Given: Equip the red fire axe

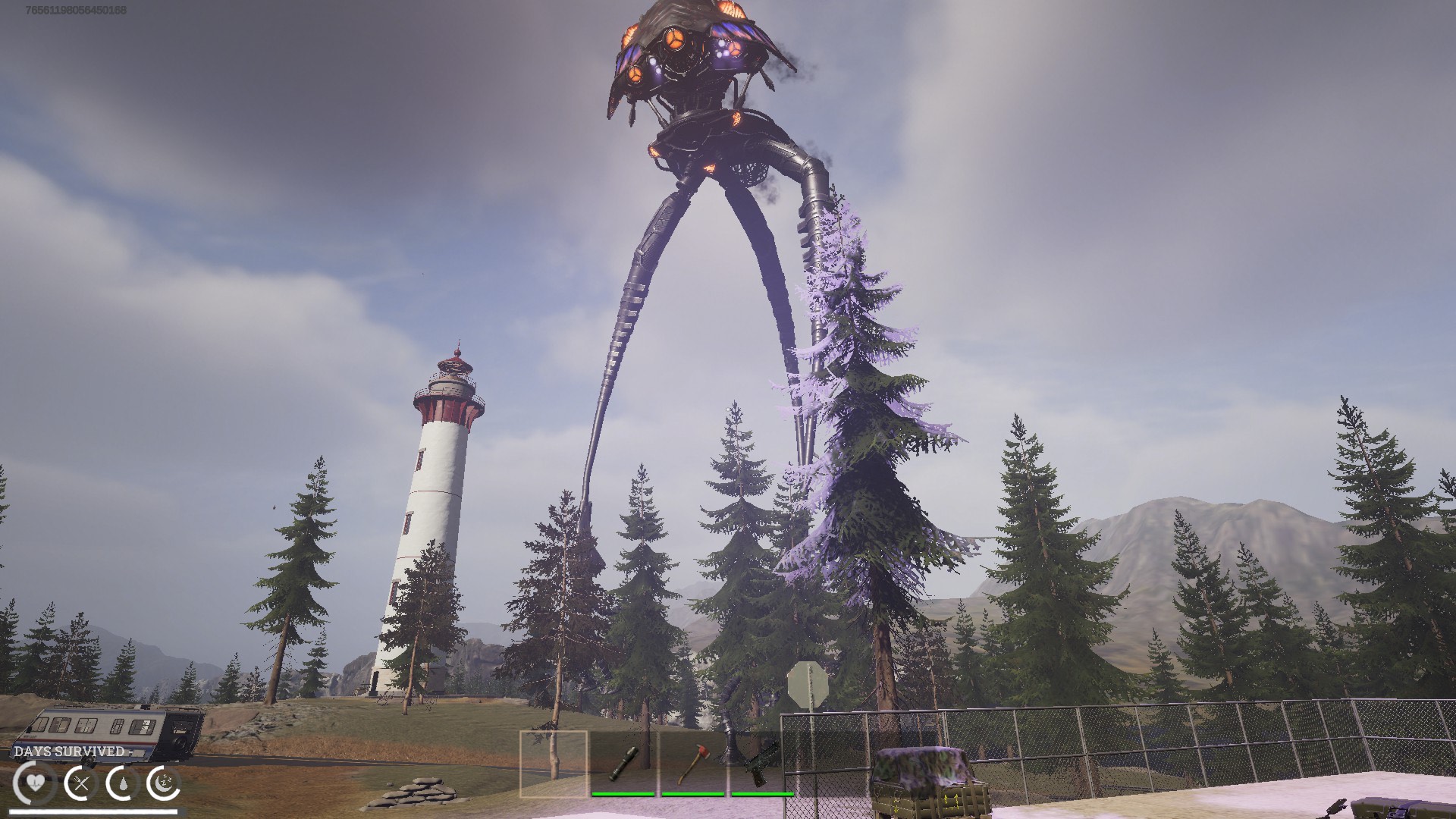Looking at the screenshot, I should (x=692, y=763).
